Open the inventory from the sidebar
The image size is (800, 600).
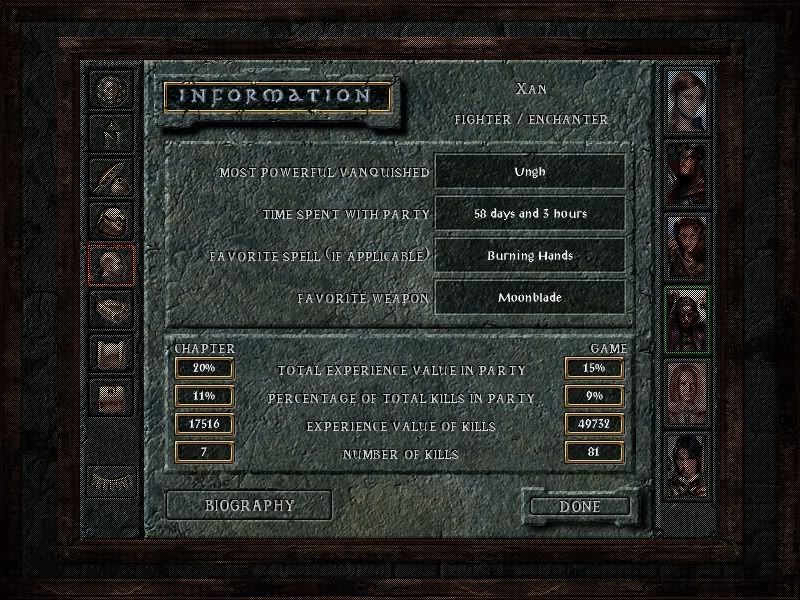tap(110, 220)
